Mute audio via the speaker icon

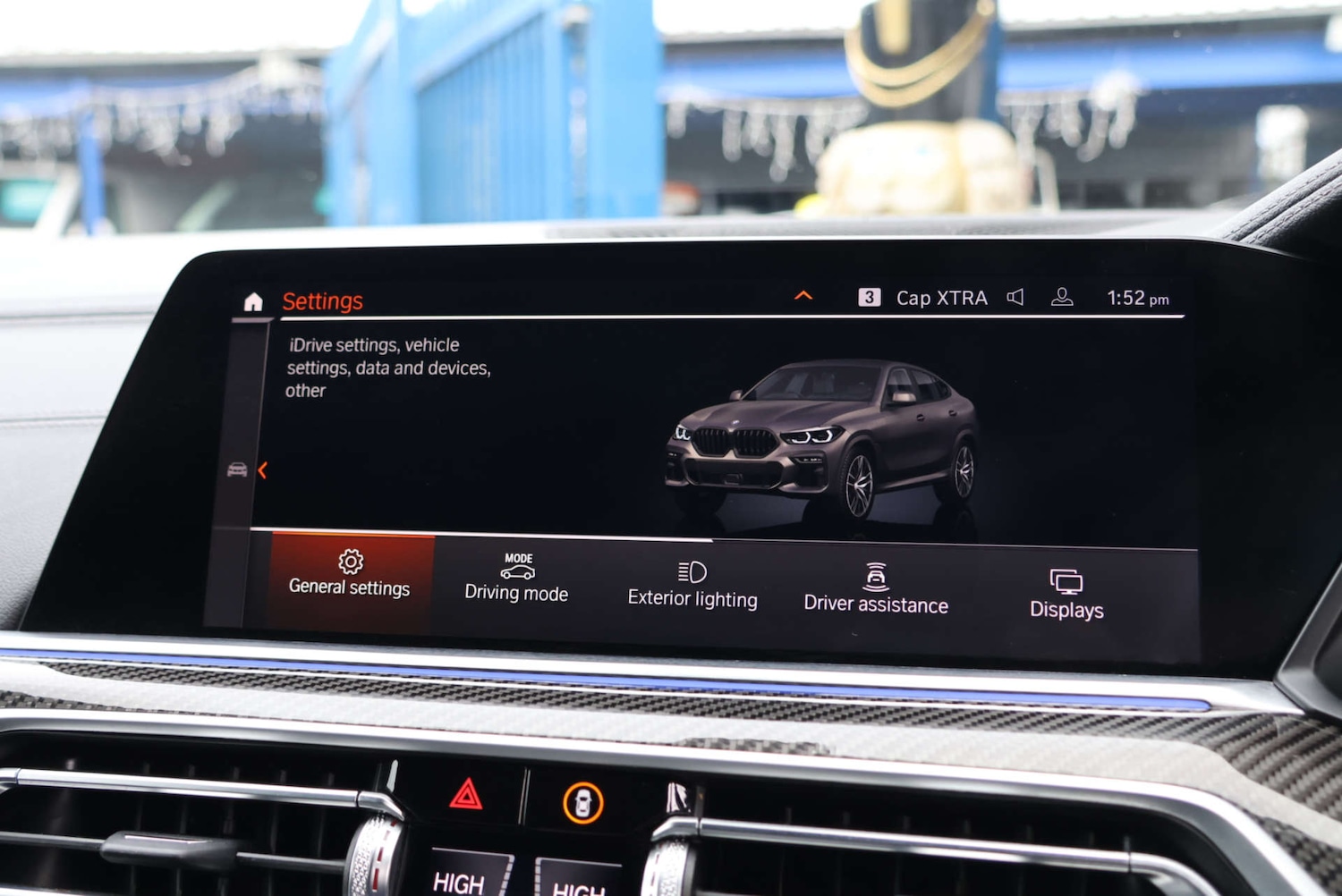pyautogui.click(x=1015, y=296)
